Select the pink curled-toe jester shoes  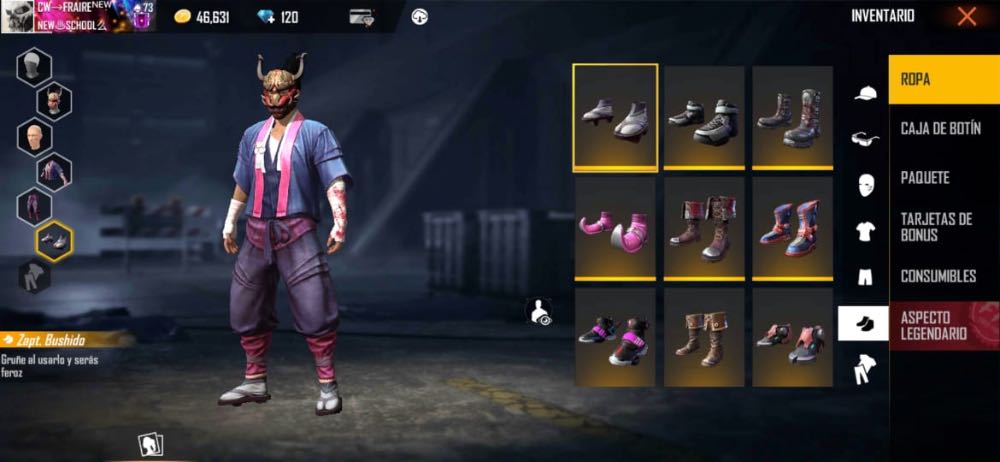click(615, 229)
